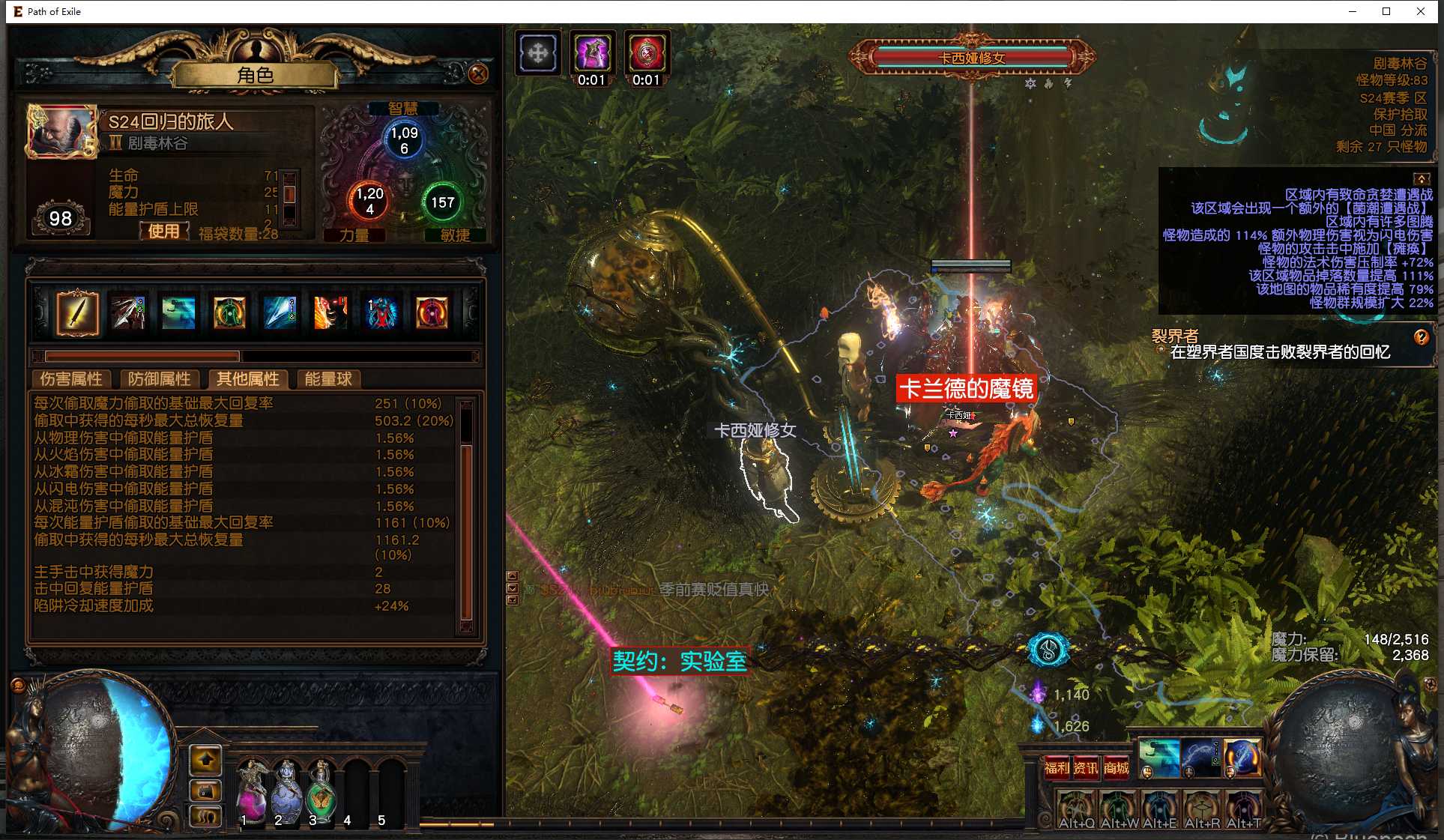Maximize the Path of Exile window
Image resolution: width=1444 pixels, height=840 pixels.
click(x=1386, y=11)
